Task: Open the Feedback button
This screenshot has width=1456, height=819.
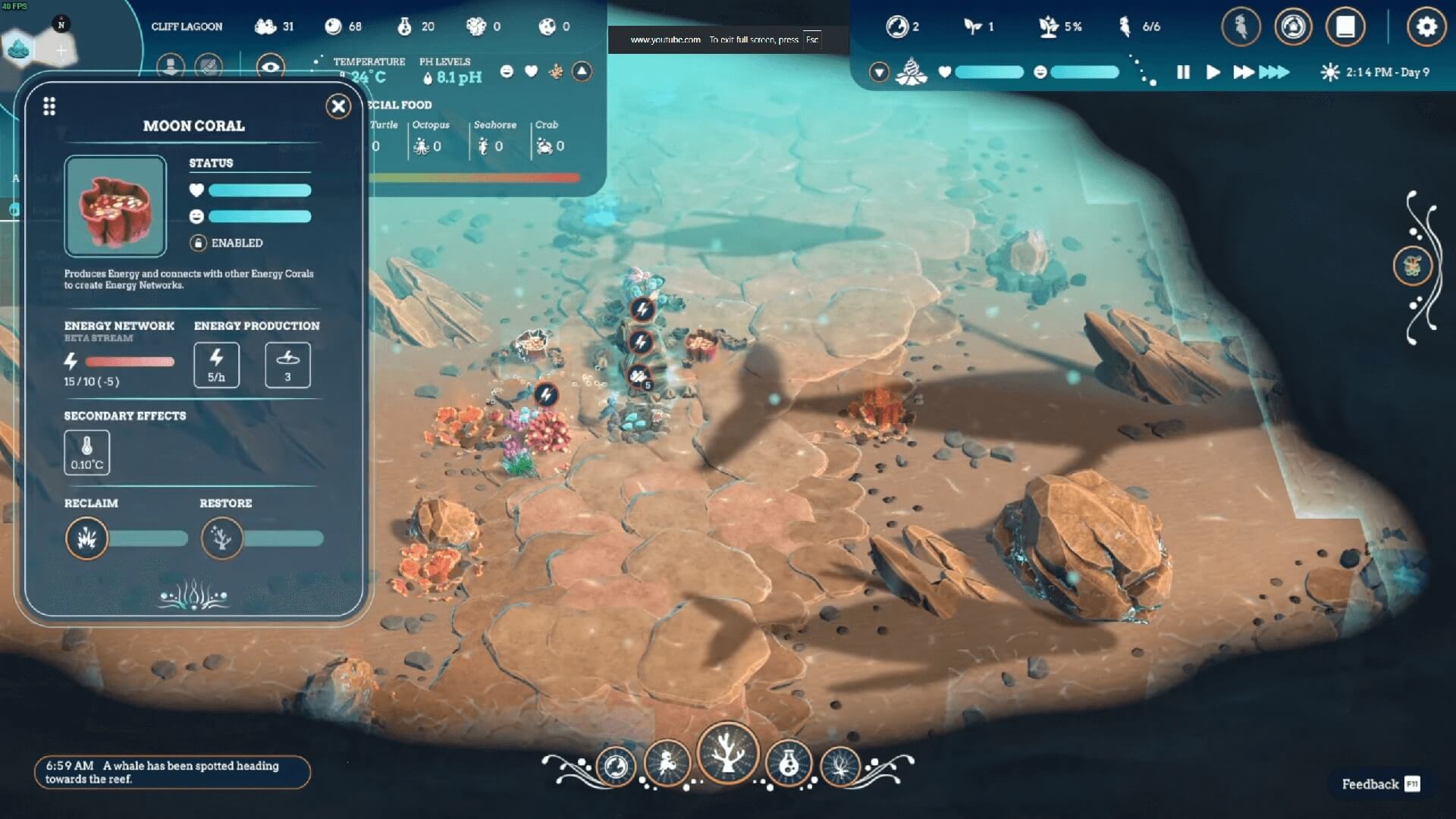Action: click(x=1379, y=784)
